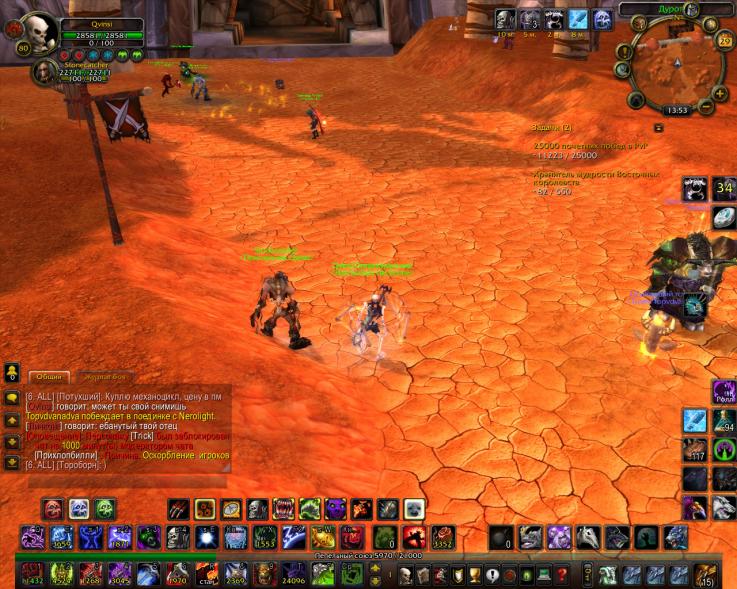Open the red question mark help button

[x=563, y=575]
